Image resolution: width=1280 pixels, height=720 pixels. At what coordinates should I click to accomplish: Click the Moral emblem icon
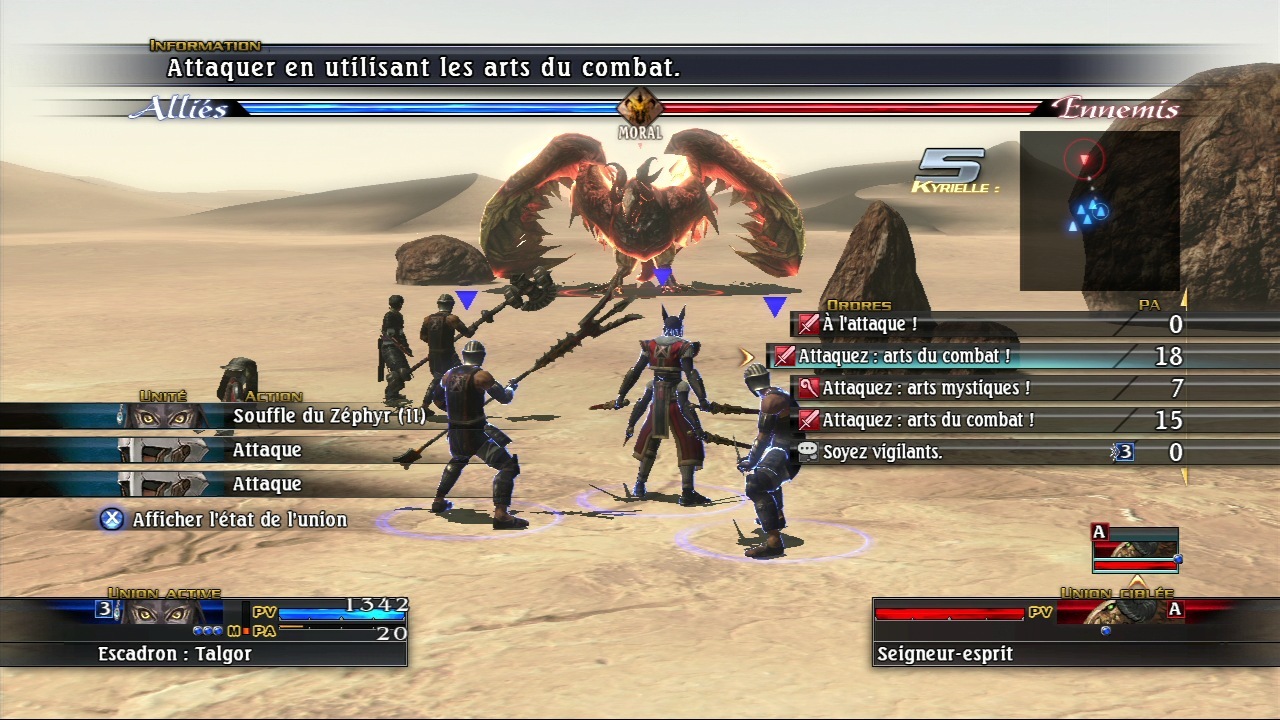(x=640, y=107)
